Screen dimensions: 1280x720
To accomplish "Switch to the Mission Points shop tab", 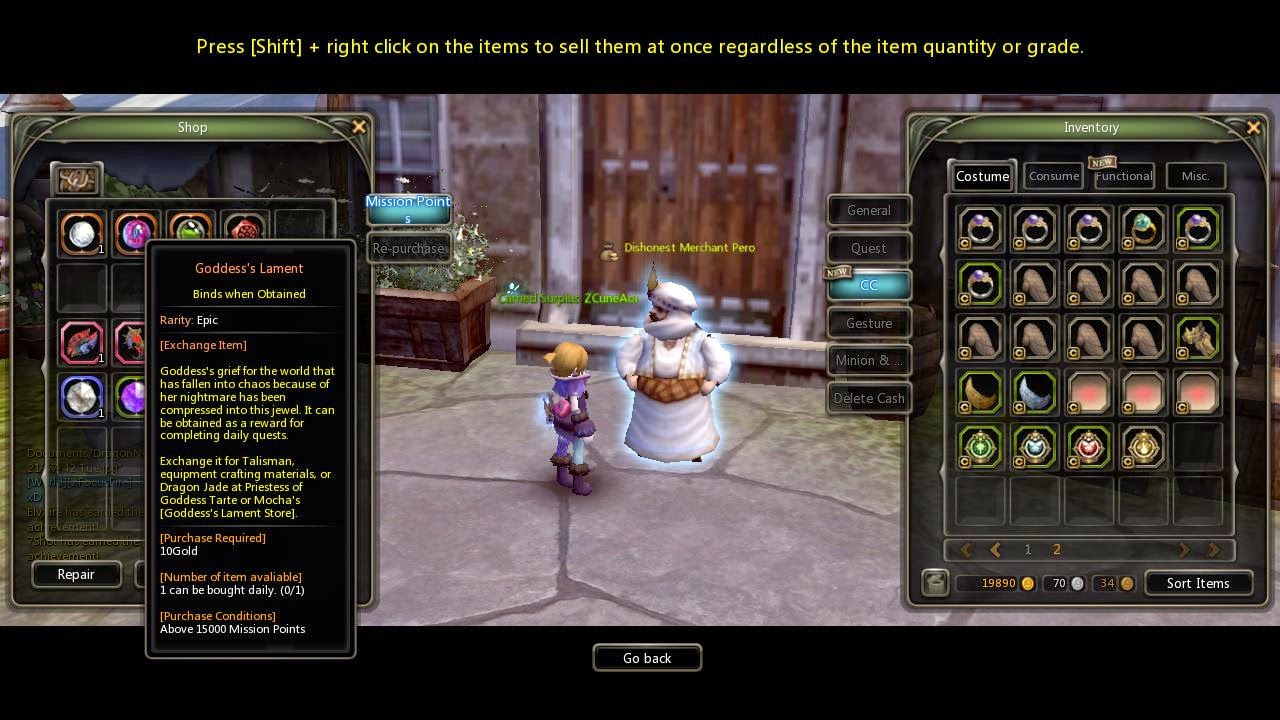I will point(408,208).
